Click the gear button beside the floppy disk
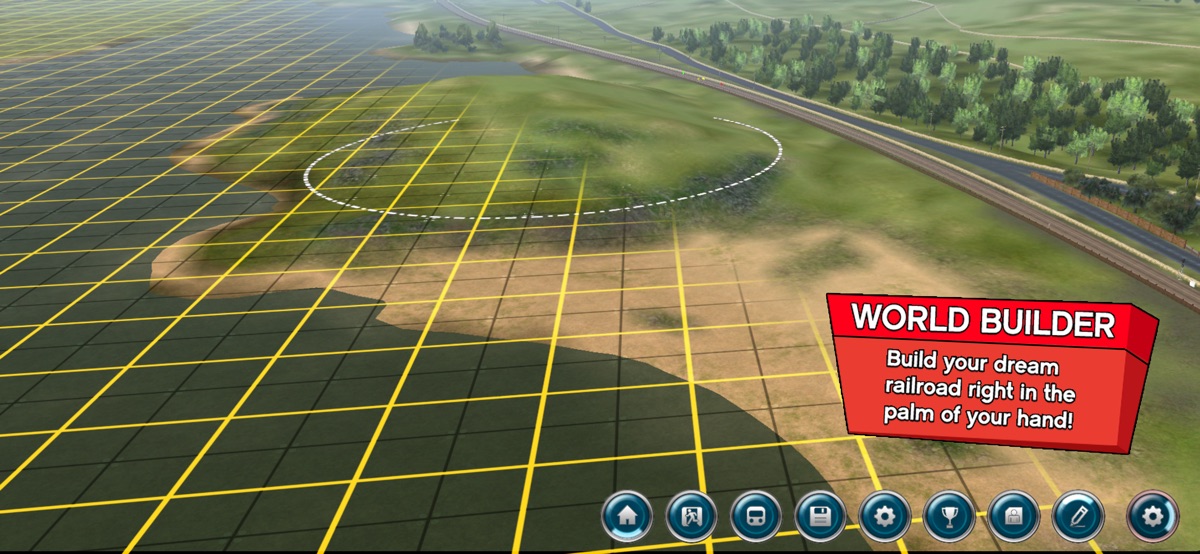 click(885, 517)
